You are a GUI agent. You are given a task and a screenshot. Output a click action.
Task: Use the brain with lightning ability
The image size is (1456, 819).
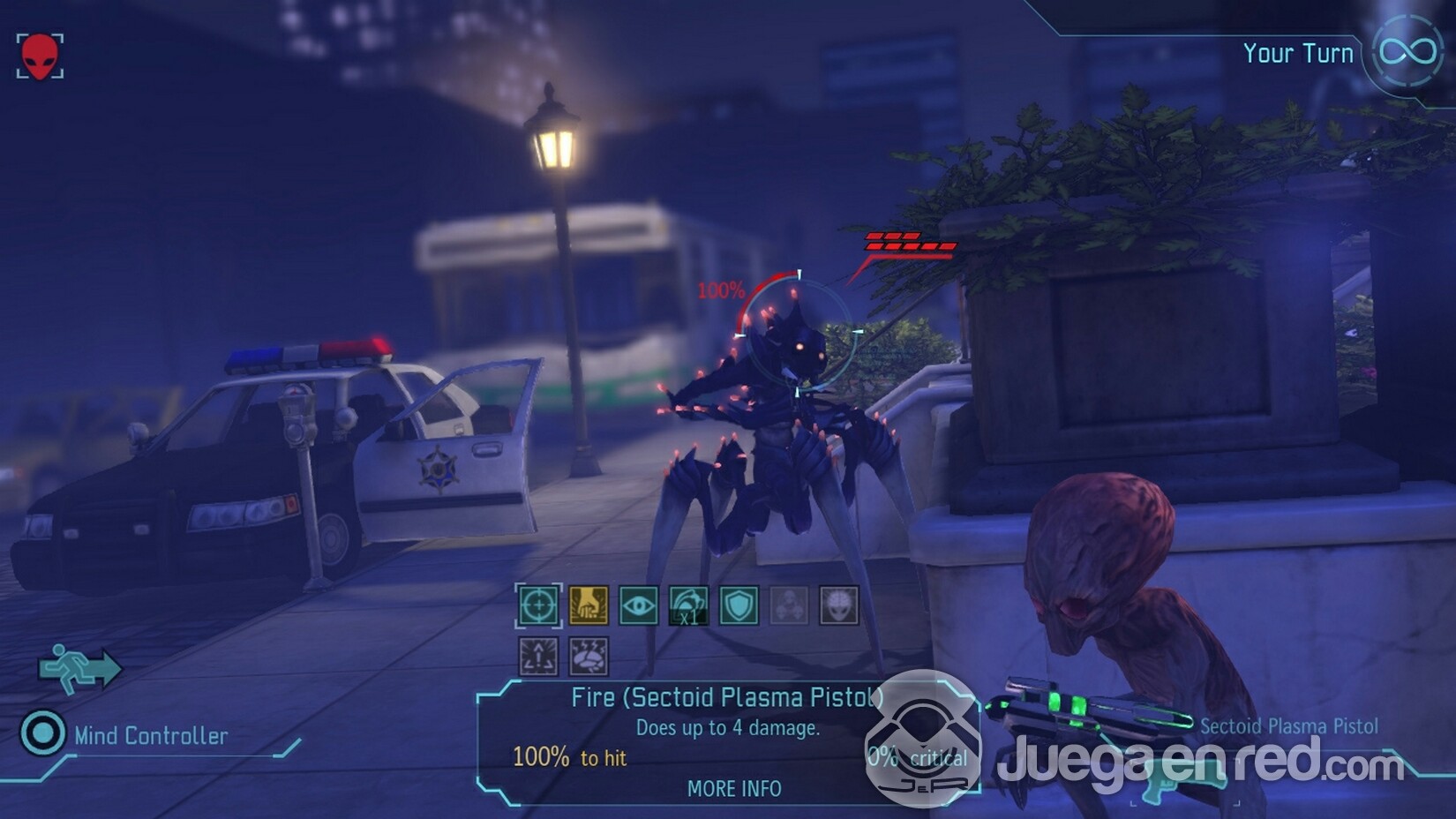(x=588, y=657)
